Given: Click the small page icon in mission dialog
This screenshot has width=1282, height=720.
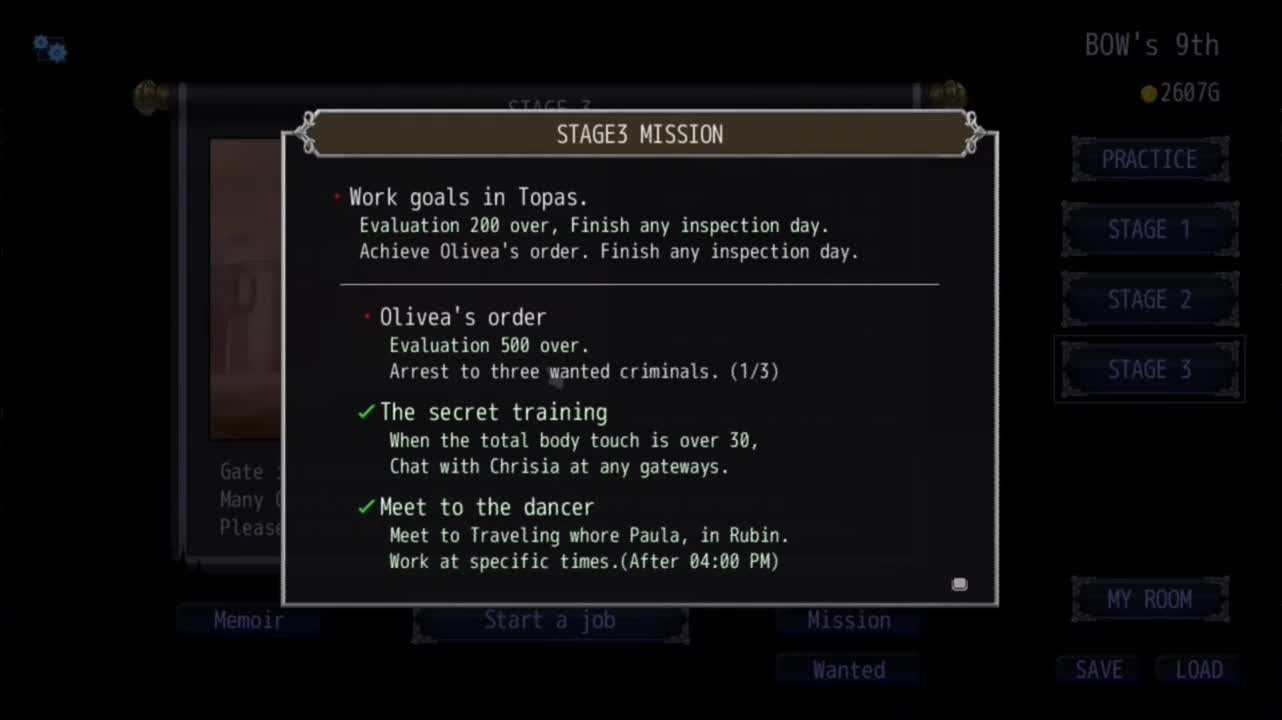Looking at the screenshot, I should click(959, 584).
